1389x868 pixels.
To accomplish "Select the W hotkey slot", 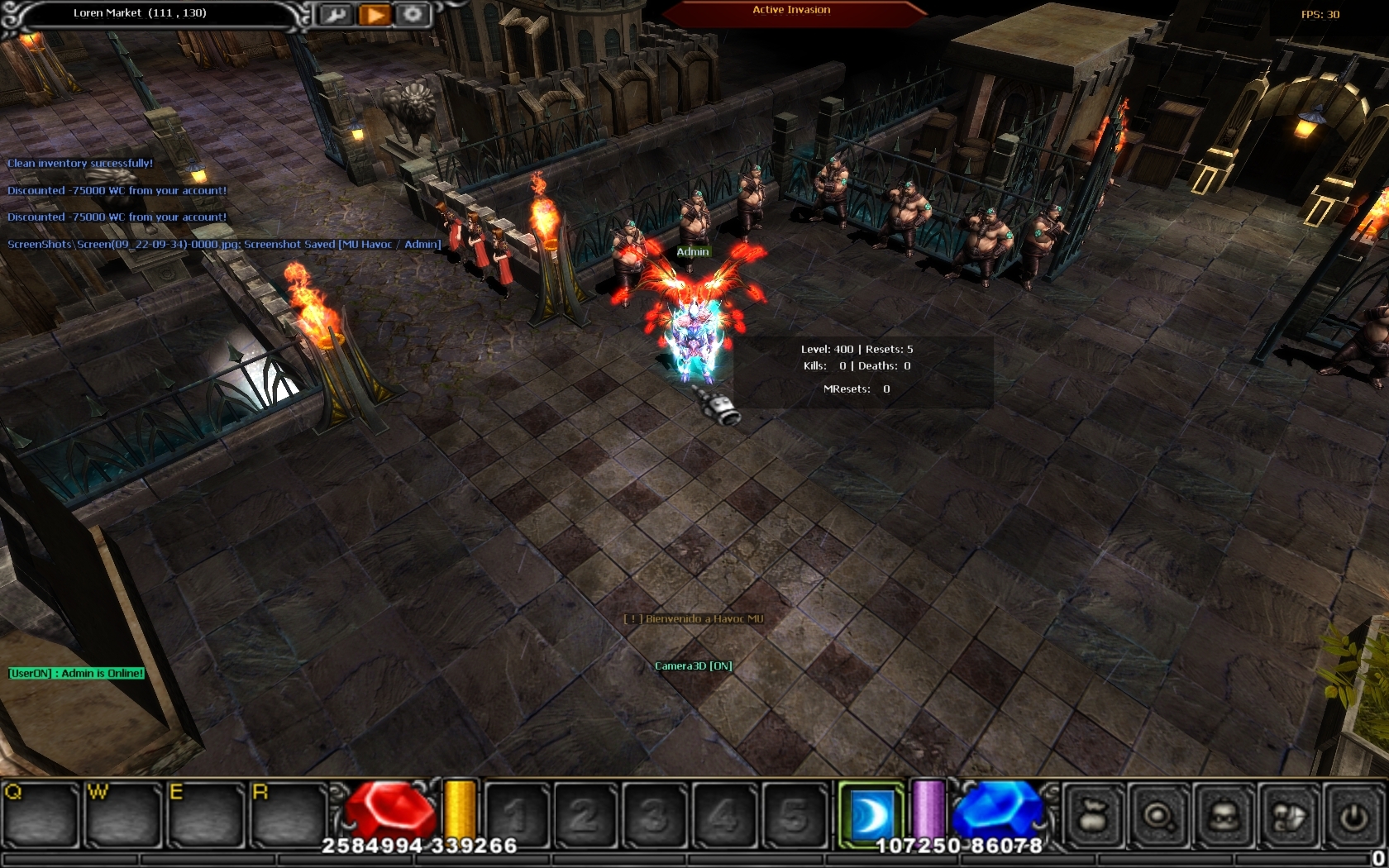I will click(124, 816).
